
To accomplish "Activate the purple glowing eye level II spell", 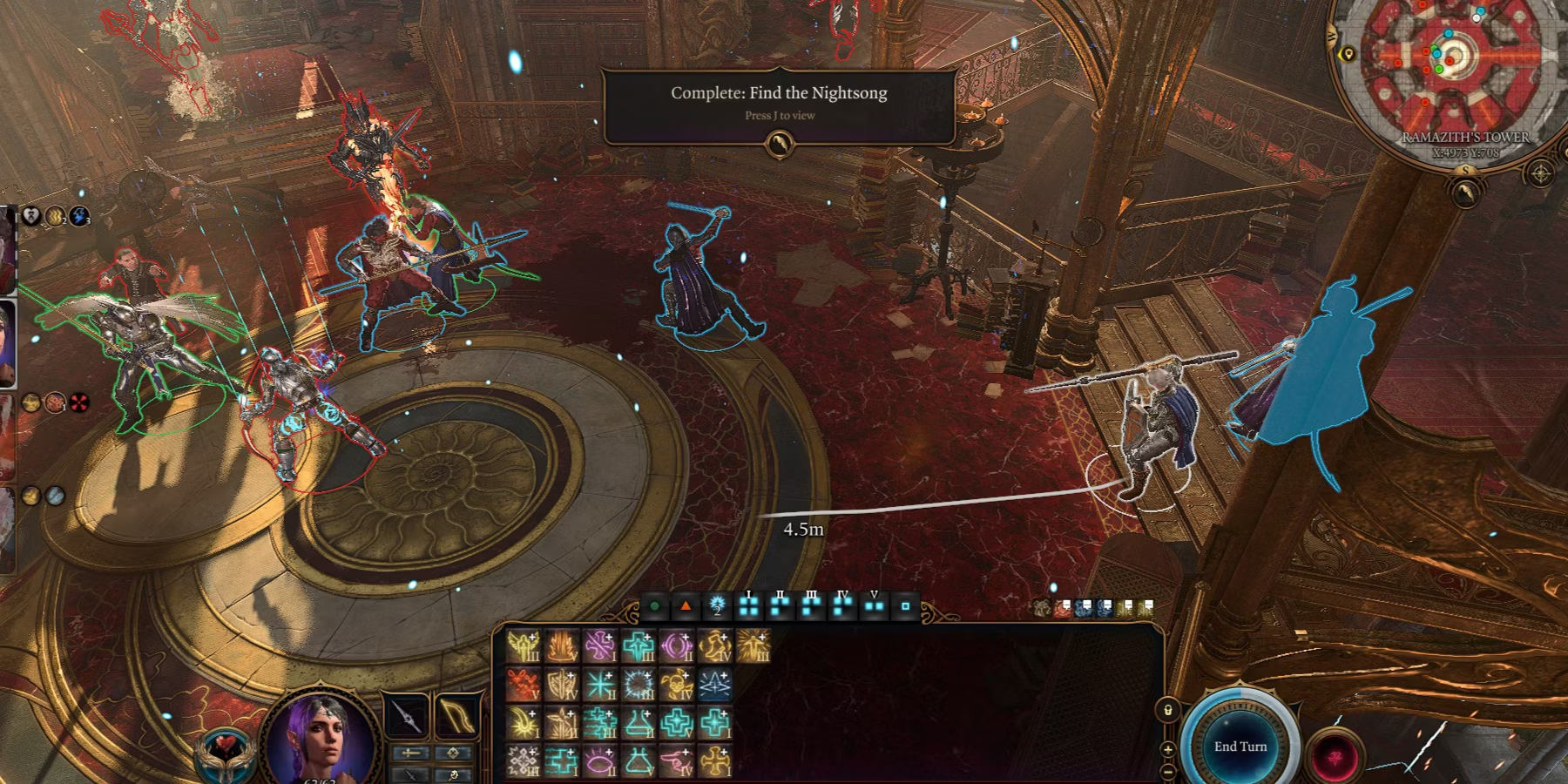I will click(x=600, y=762).
